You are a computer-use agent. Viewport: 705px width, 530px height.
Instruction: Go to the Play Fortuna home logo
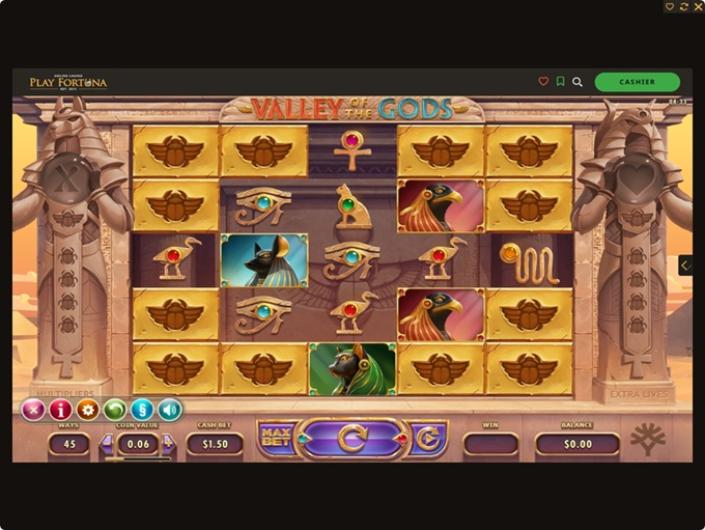(68, 82)
